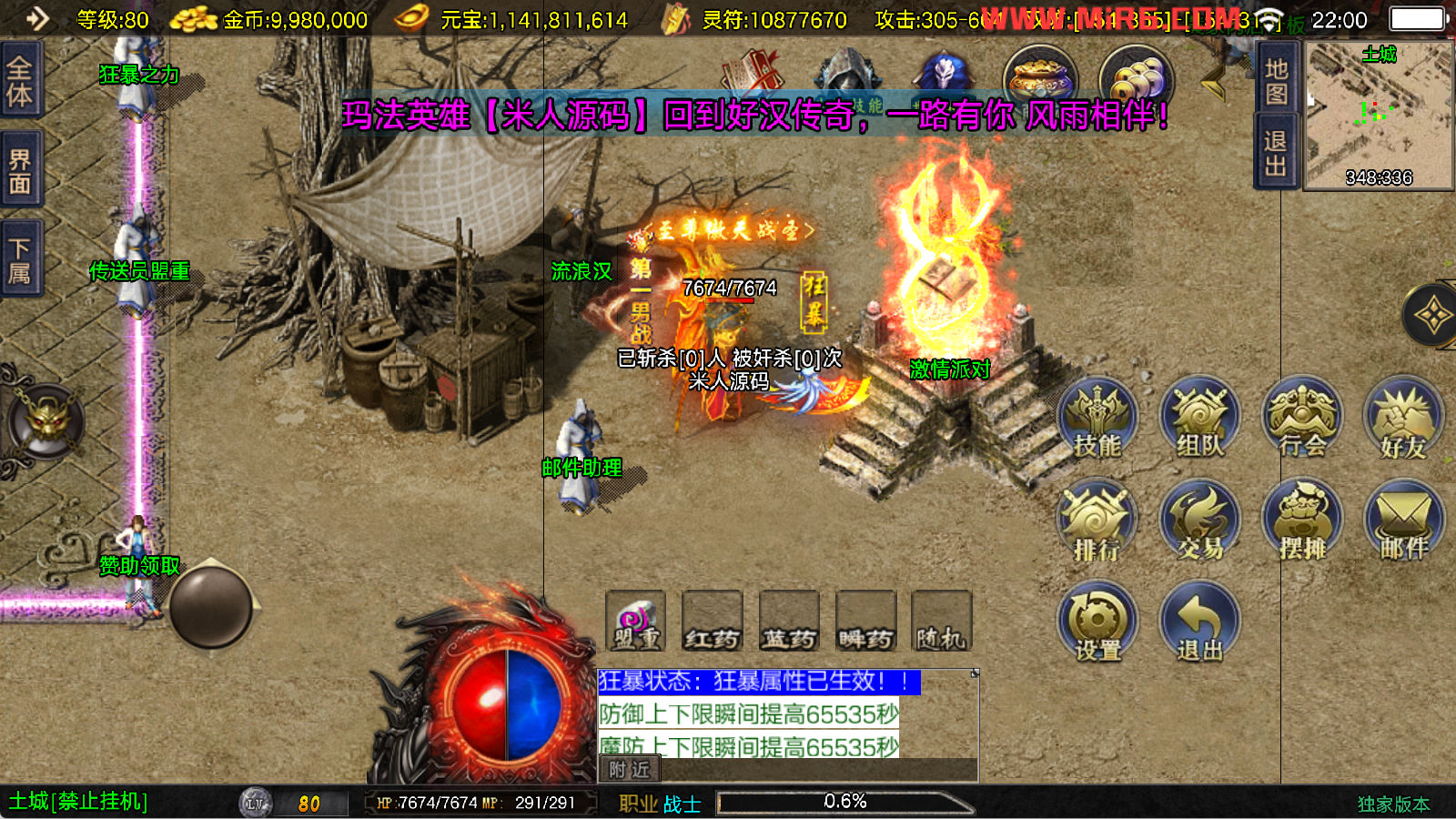
Task: Use the 瞬药 instant potion slot
Action: [865, 622]
